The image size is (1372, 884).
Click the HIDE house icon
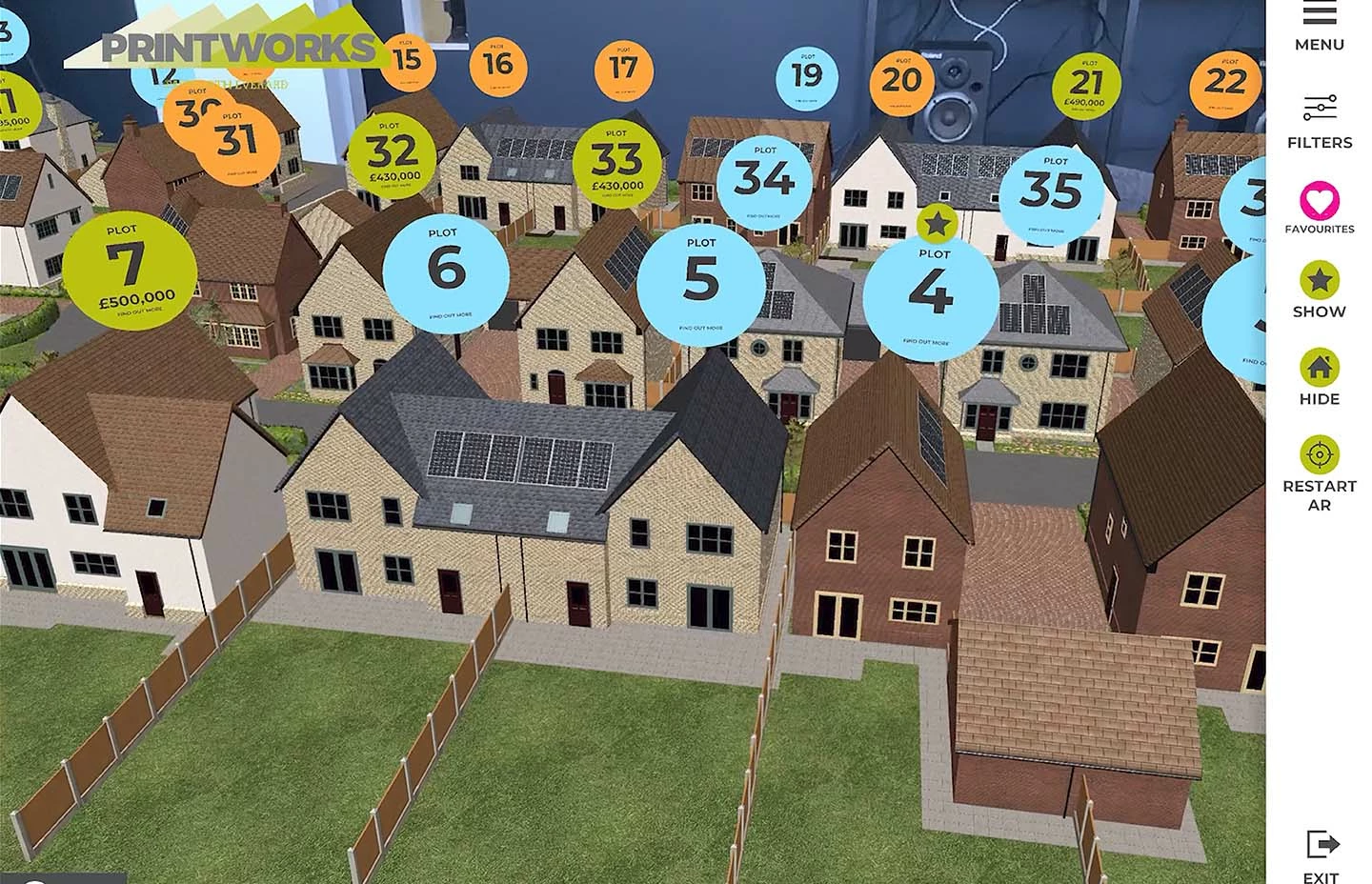[x=1320, y=366]
